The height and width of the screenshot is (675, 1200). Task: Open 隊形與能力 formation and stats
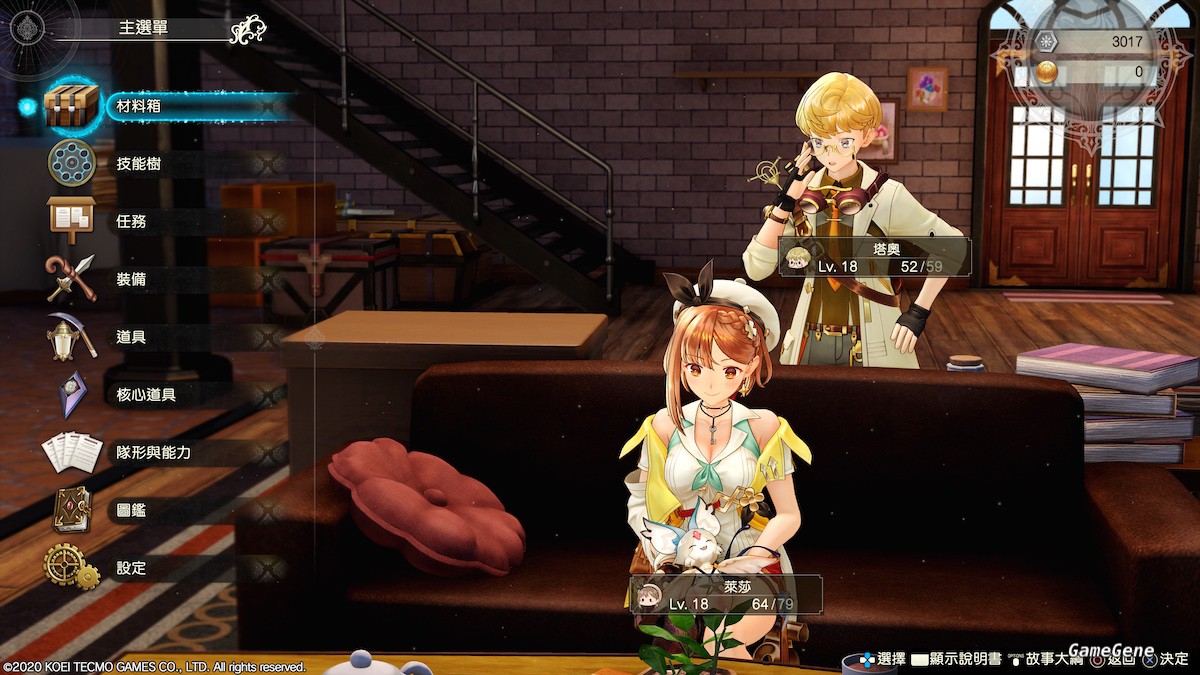[154, 452]
